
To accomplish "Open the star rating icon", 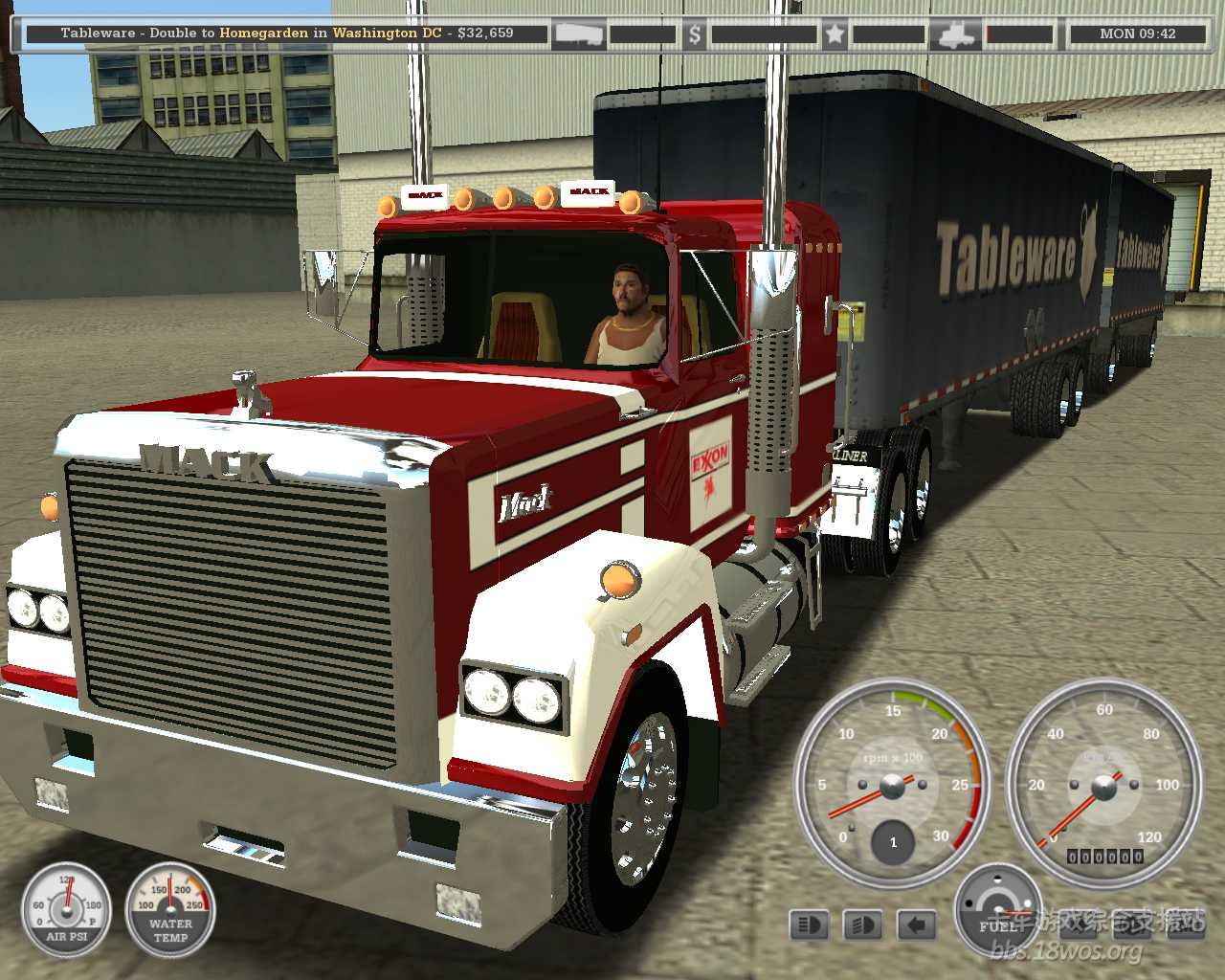I will pyautogui.click(x=835, y=34).
